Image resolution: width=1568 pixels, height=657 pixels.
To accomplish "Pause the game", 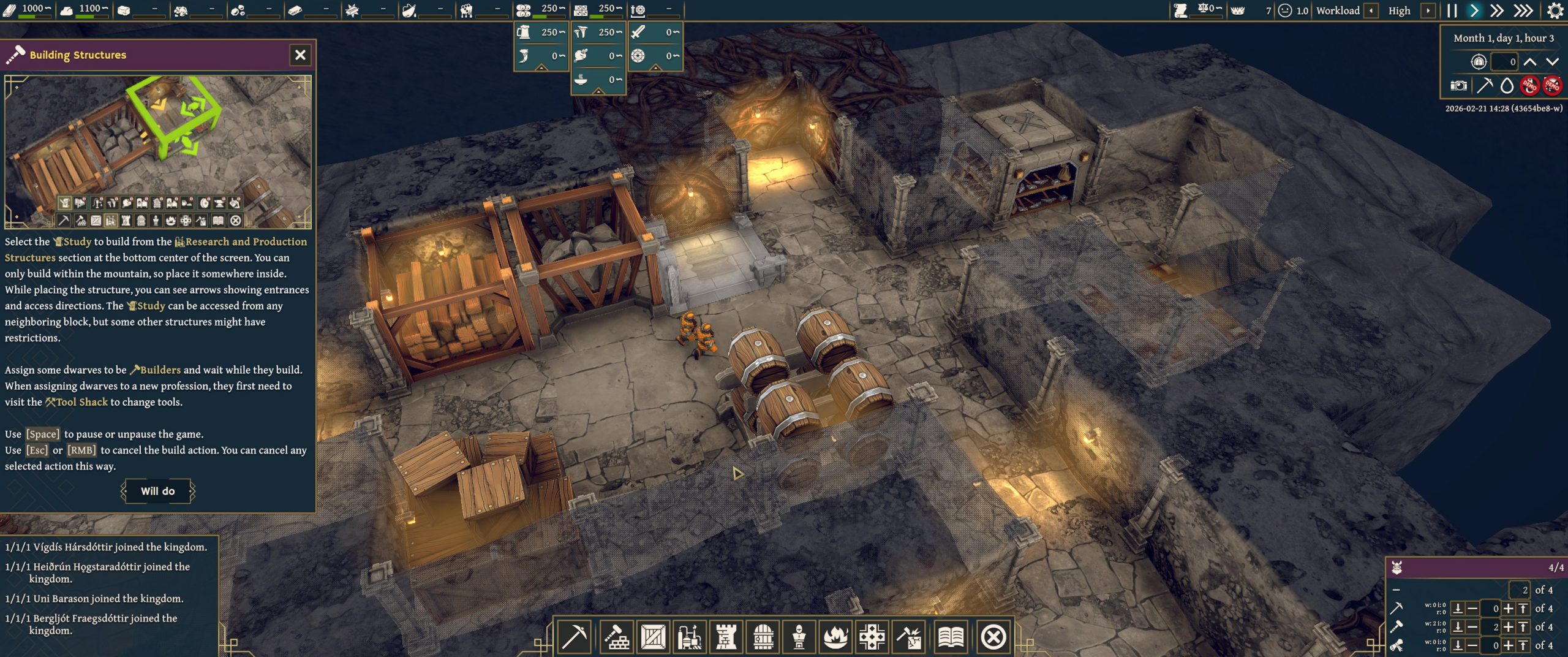I will pos(1452,10).
